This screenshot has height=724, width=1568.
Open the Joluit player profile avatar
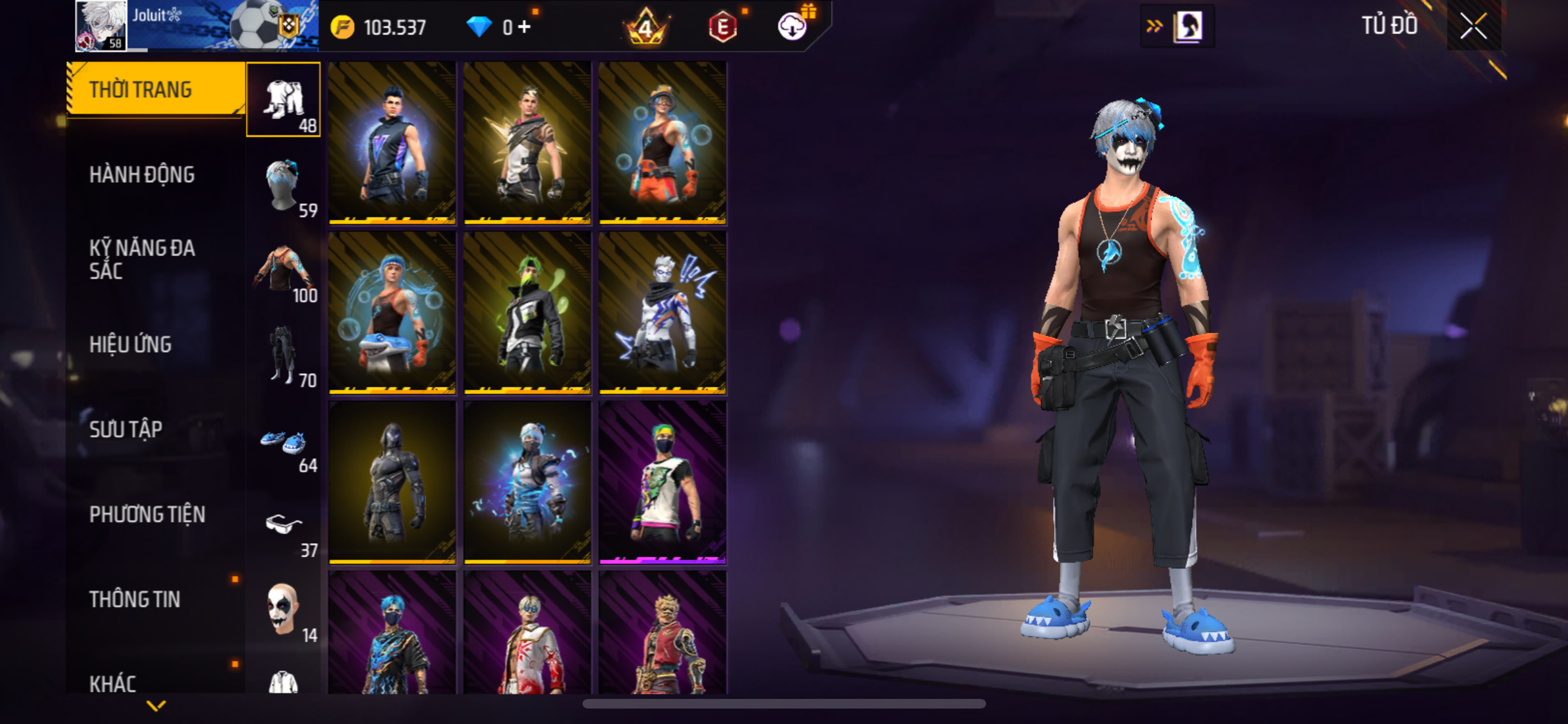click(x=101, y=26)
